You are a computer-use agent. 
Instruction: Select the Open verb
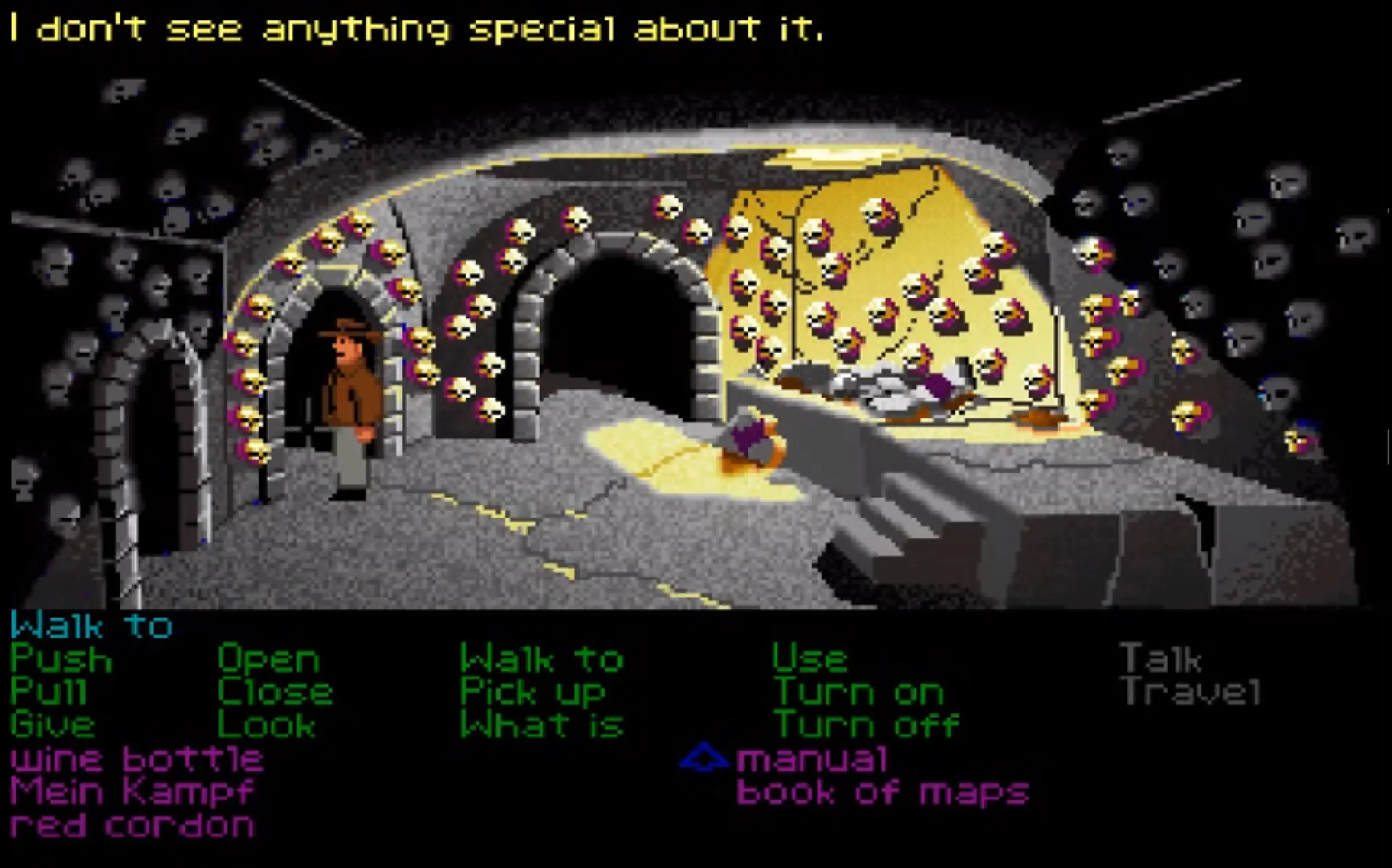(x=268, y=660)
